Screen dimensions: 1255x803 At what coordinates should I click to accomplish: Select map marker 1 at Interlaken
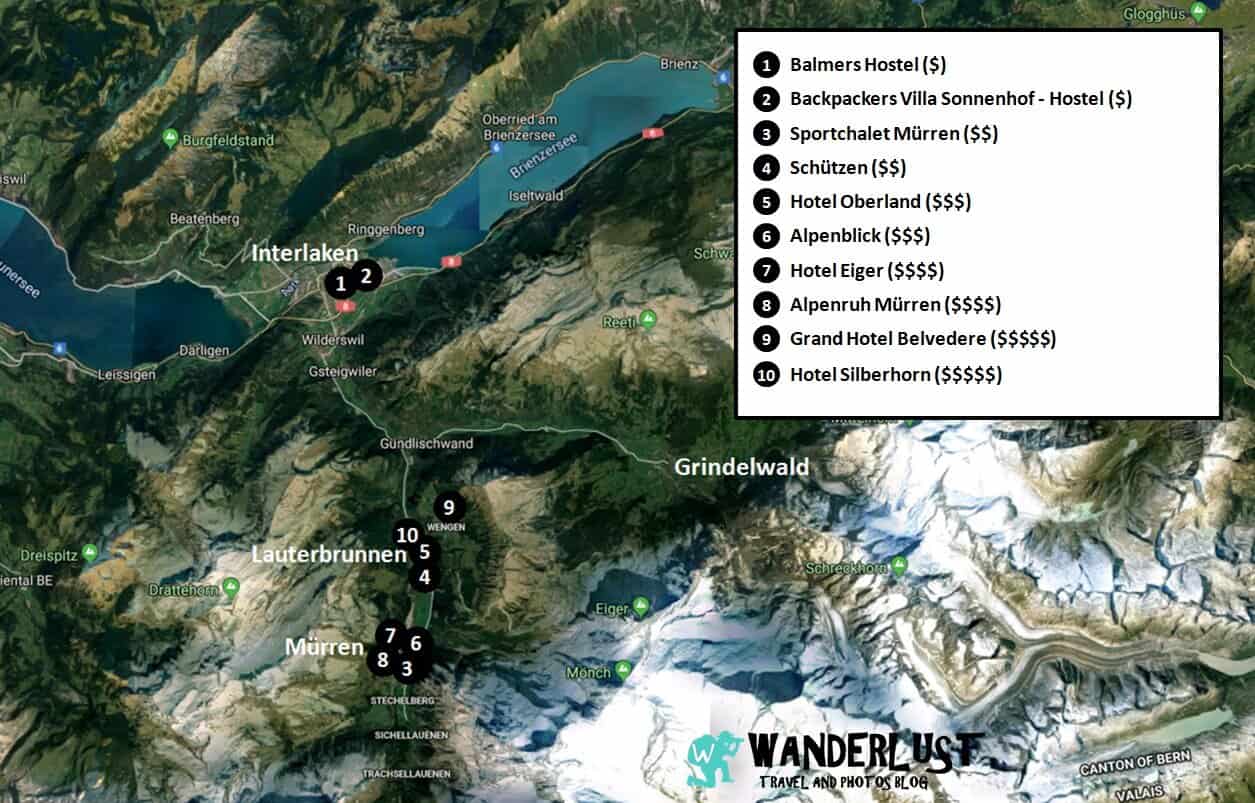point(340,283)
